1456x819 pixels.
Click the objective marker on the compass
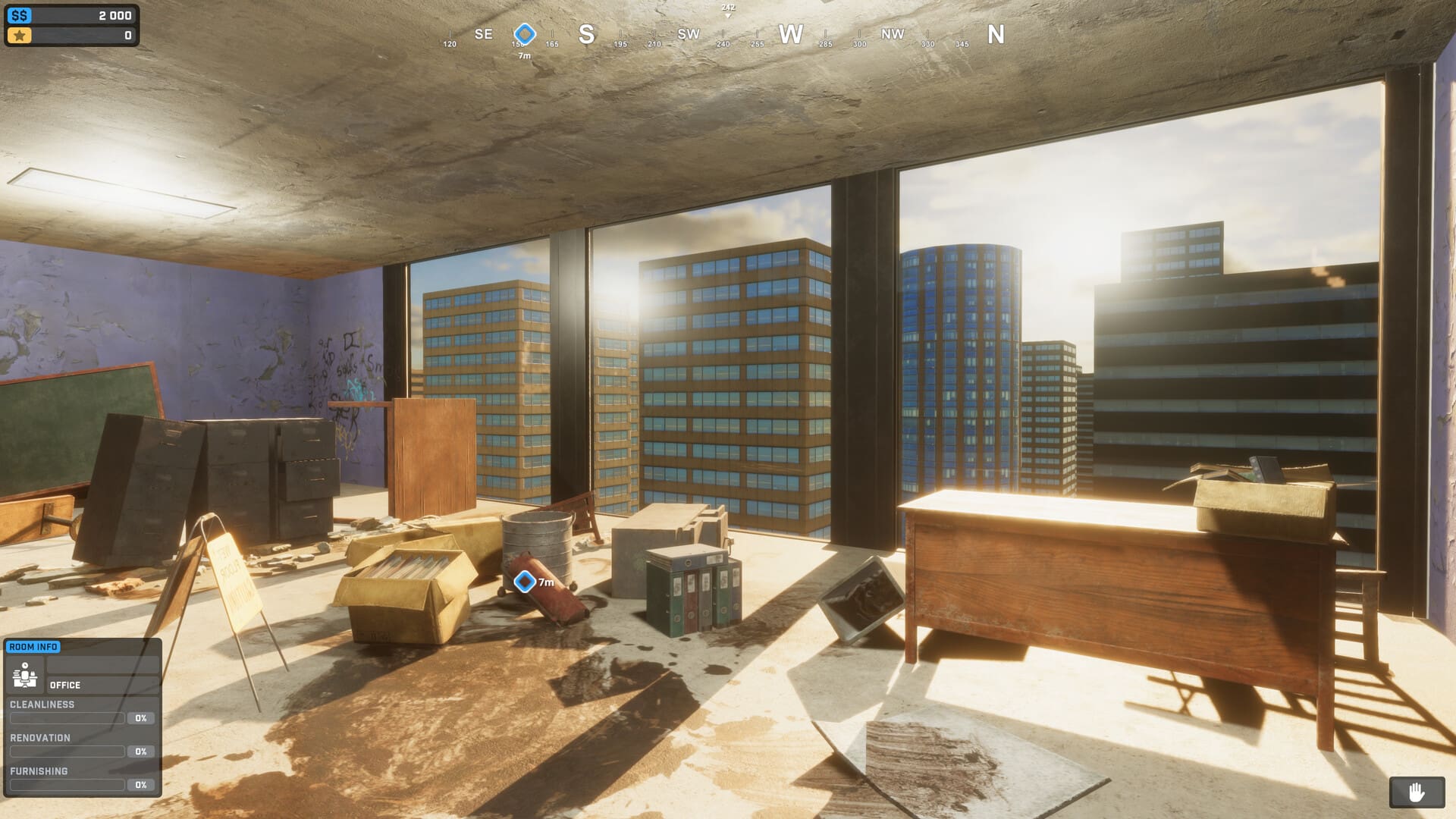click(525, 34)
